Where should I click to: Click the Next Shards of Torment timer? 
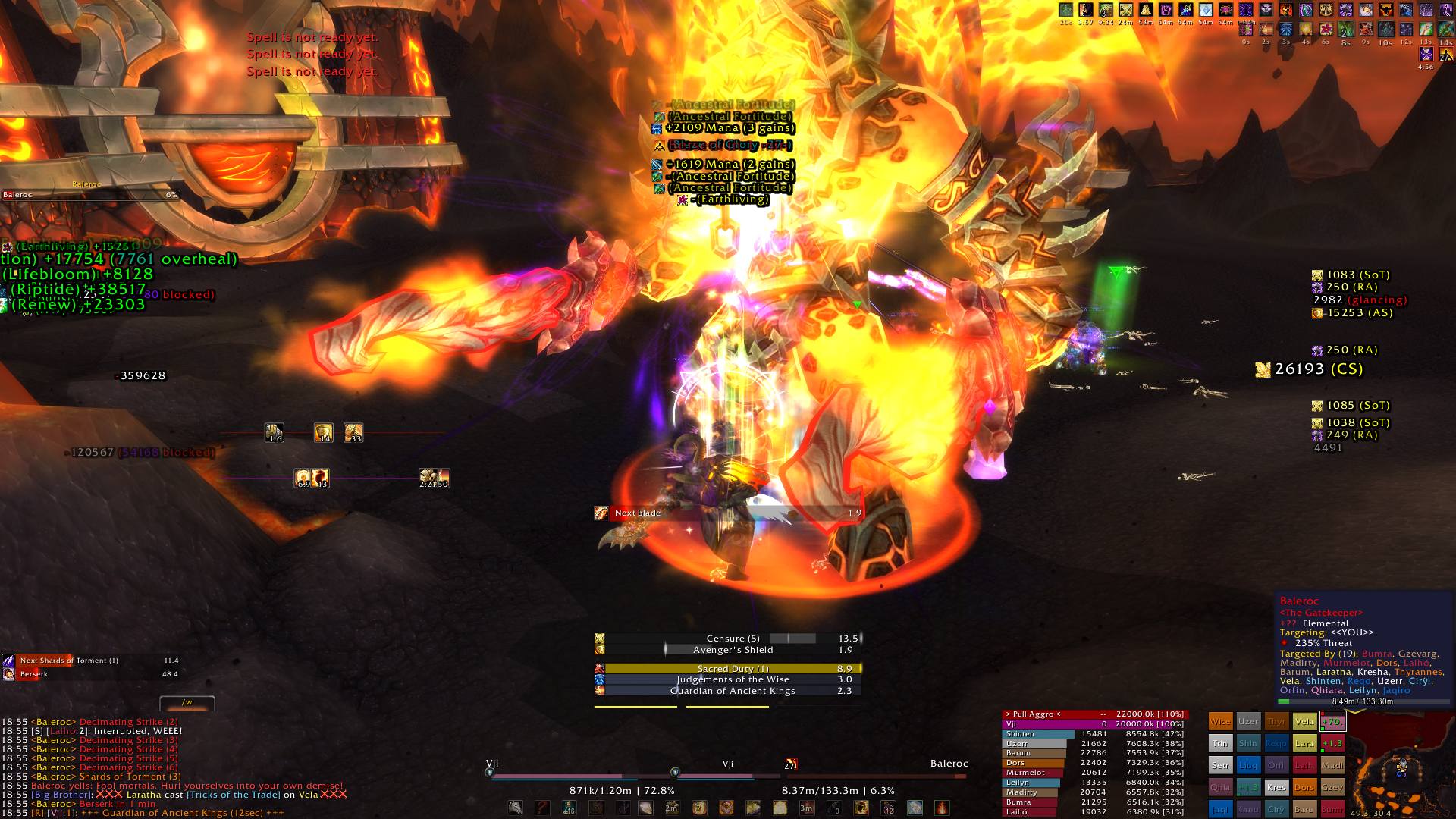point(90,661)
